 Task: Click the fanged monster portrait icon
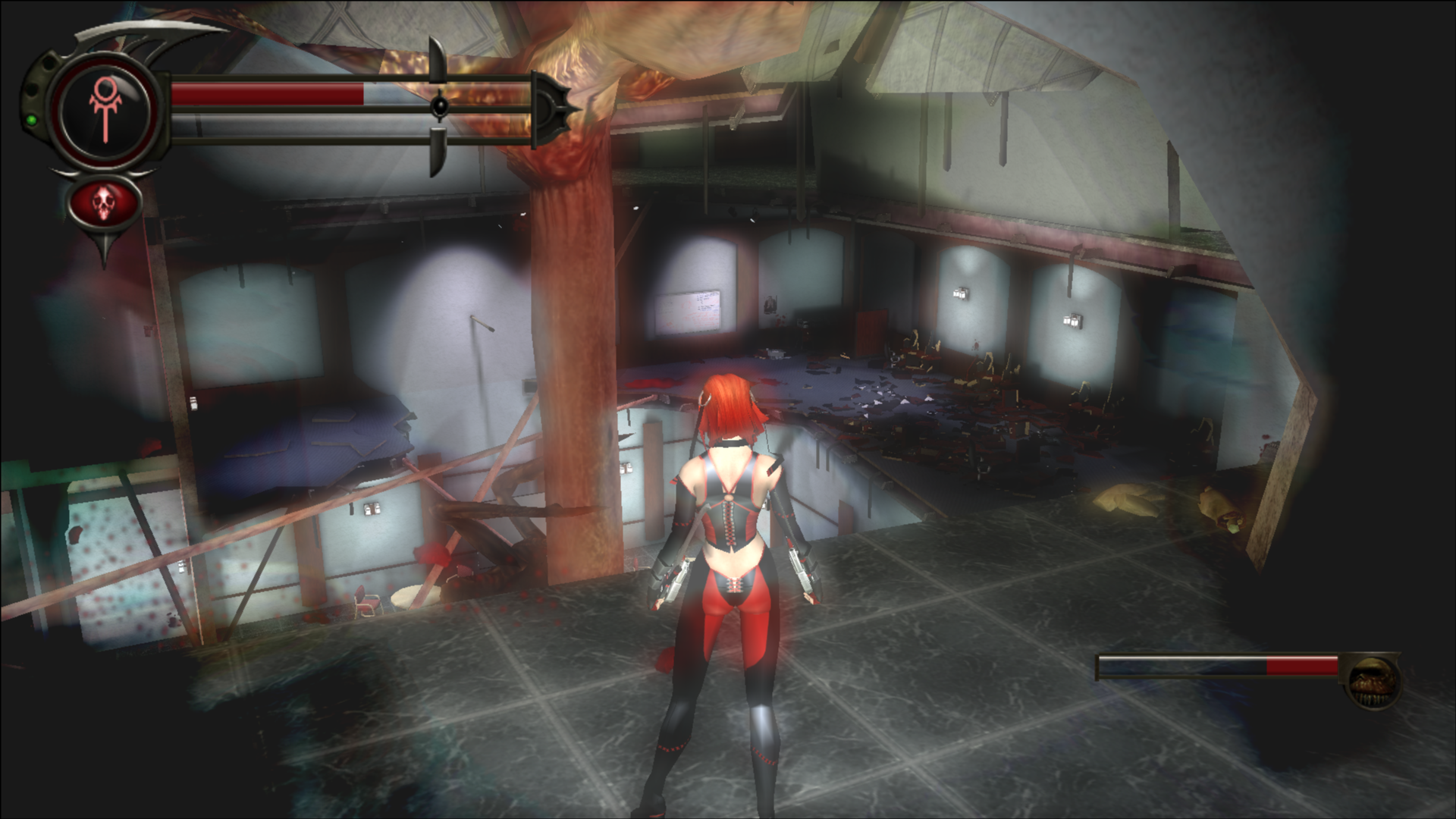(1373, 682)
